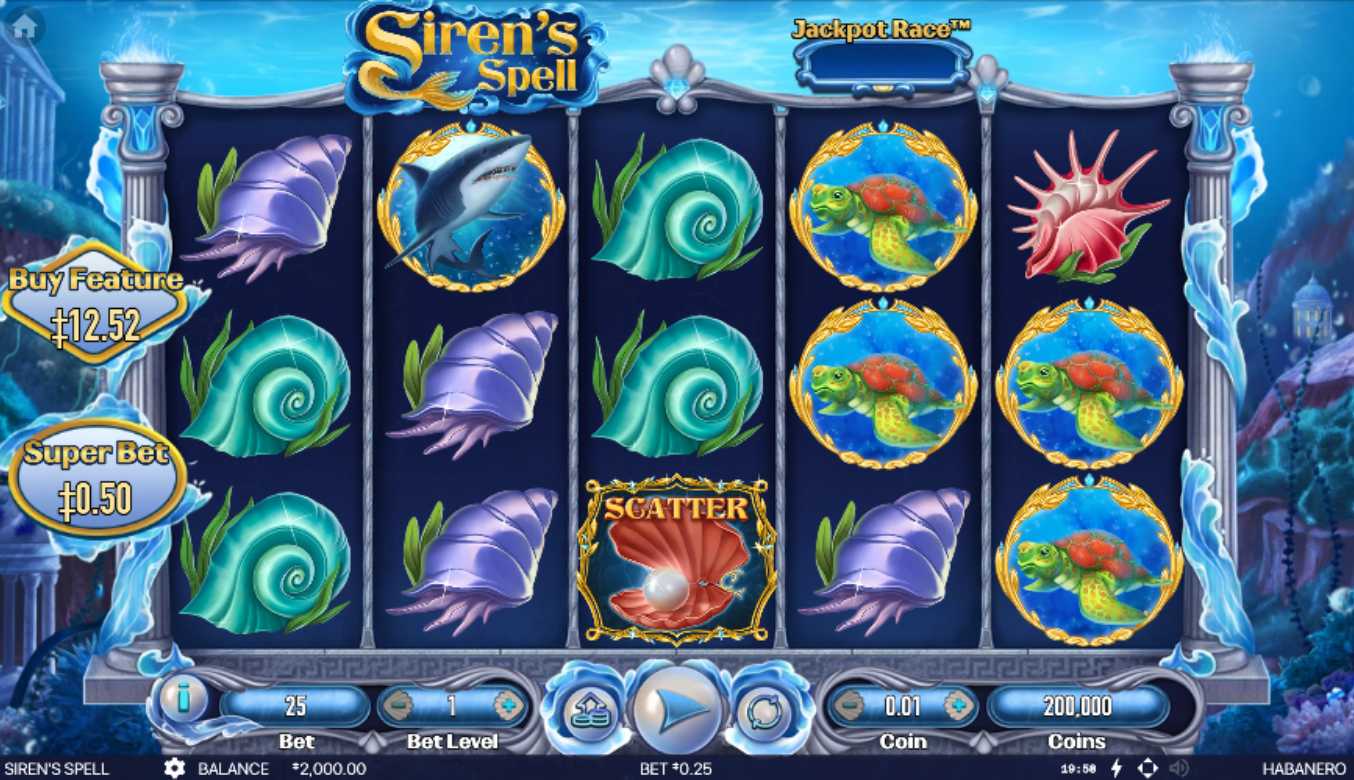
Task: Toggle quick spin lightning bolt
Action: [x=1116, y=768]
